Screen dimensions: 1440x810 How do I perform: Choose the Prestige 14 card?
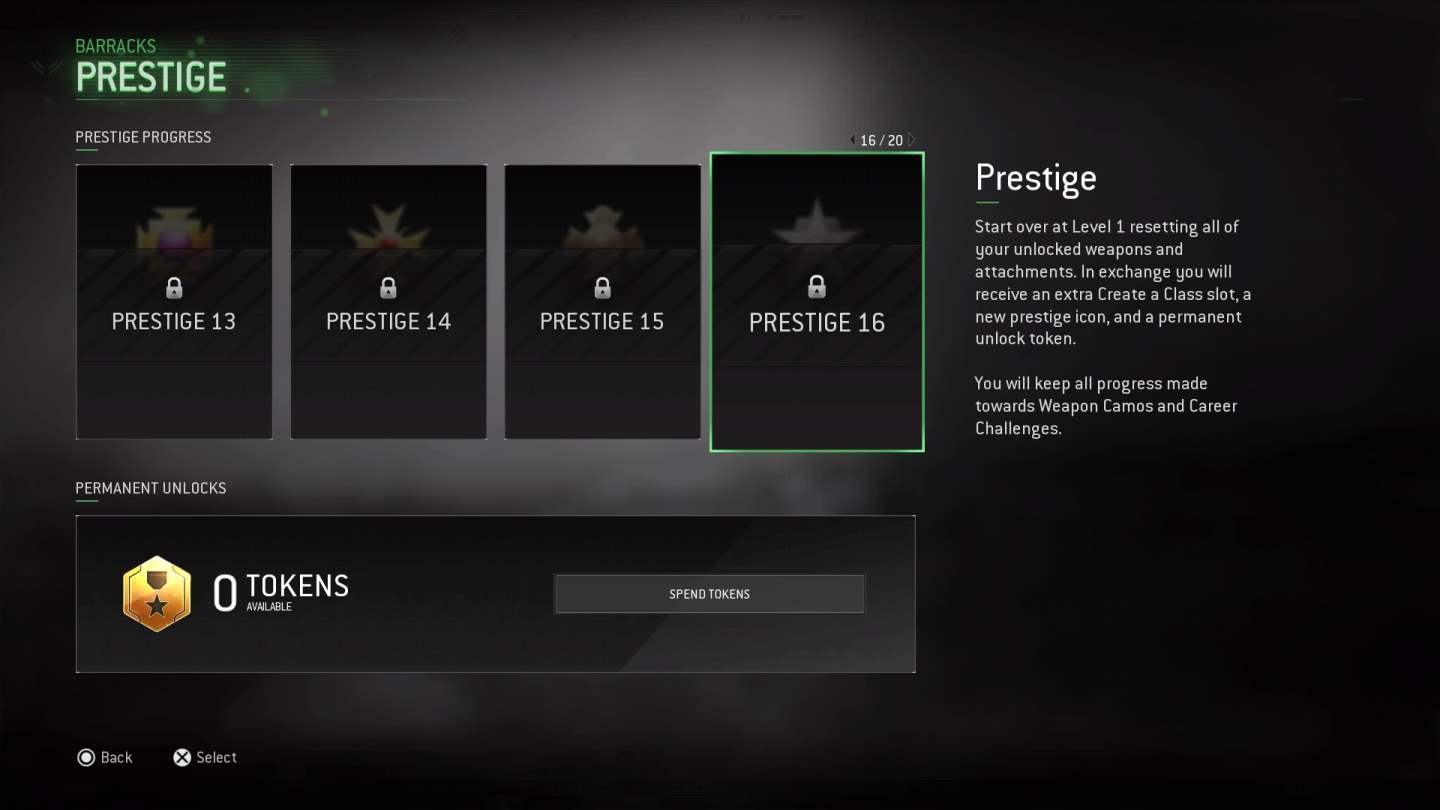tap(388, 301)
